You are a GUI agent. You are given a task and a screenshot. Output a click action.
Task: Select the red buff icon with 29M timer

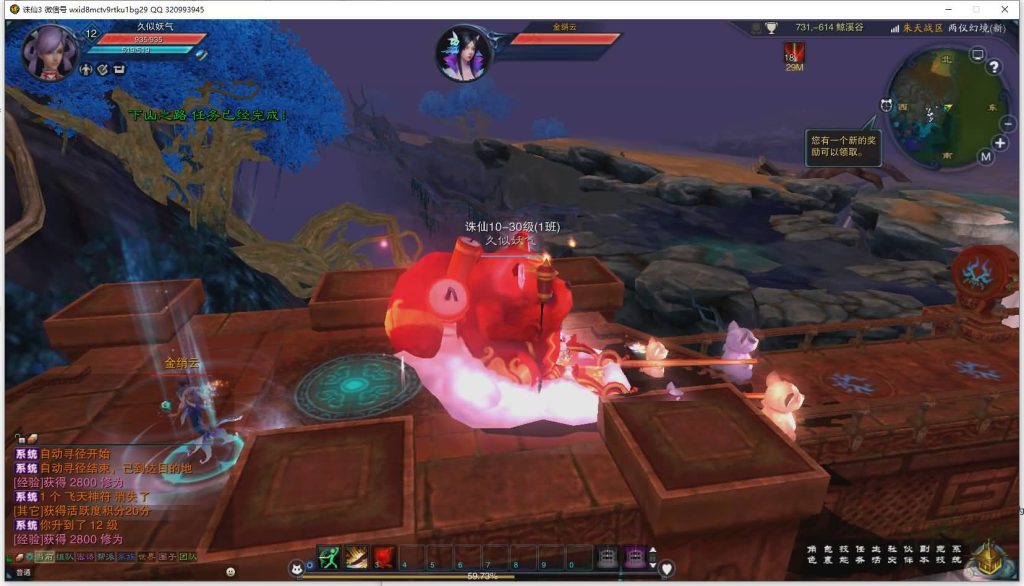click(x=795, y=53)
